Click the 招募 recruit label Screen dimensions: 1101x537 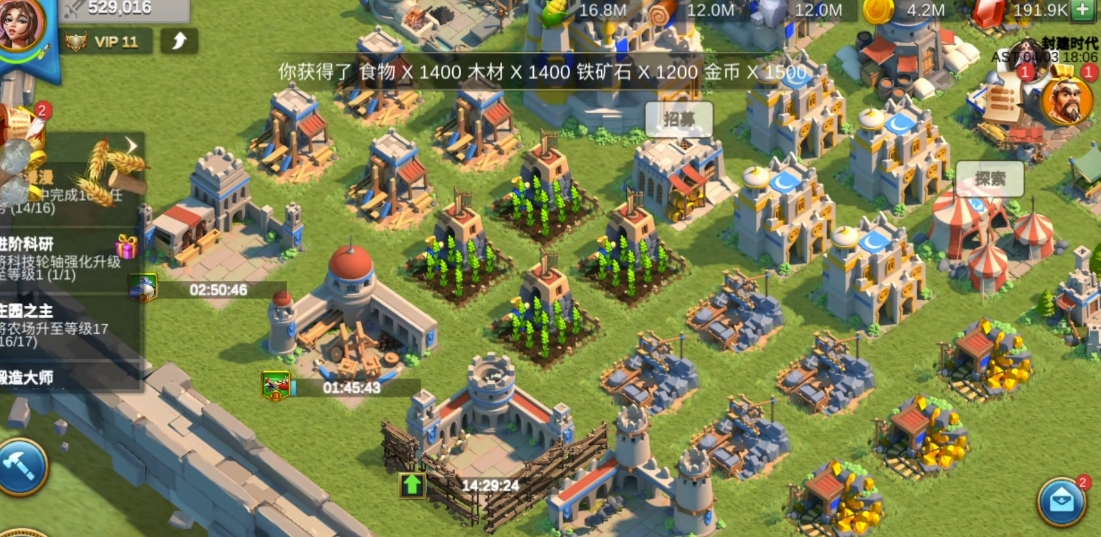pos(679,119)
